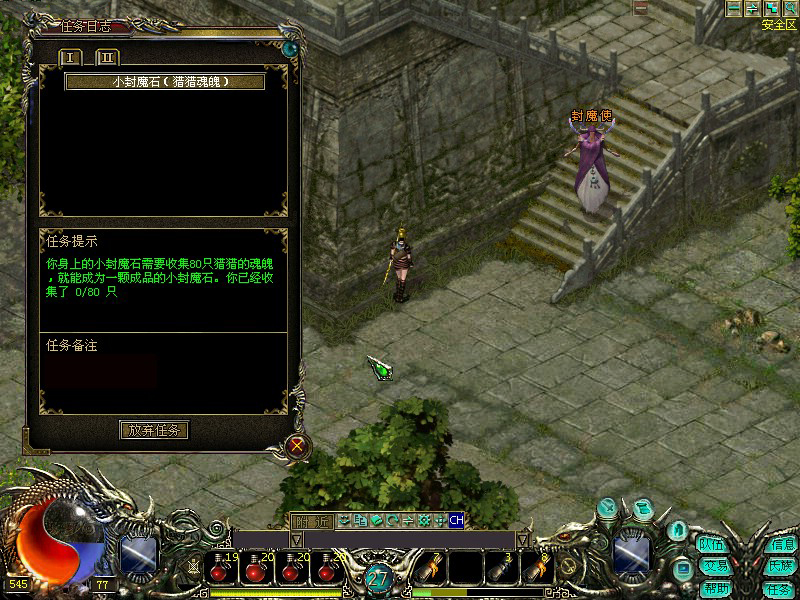Close the quest log with the red X
The height and width of the screenshot is (600, 800).
[297, 446]
